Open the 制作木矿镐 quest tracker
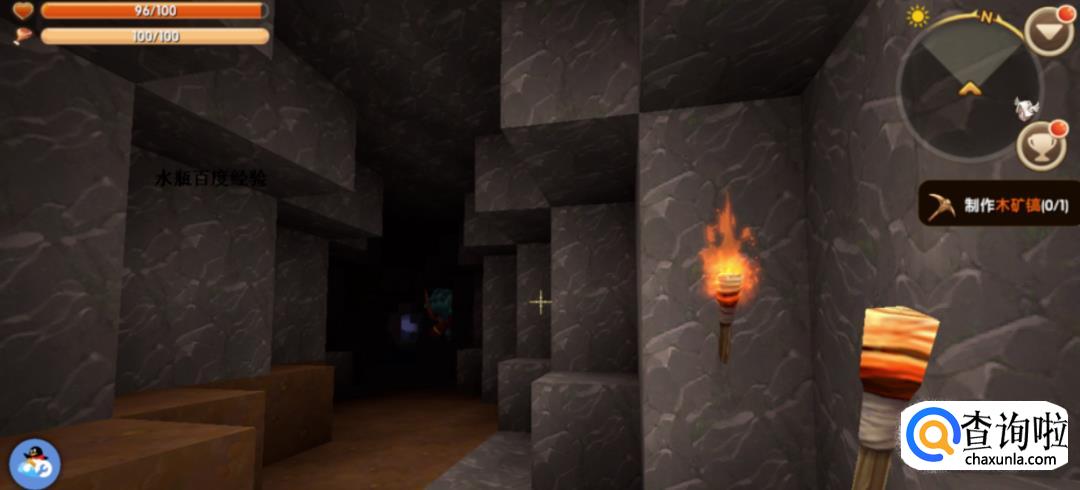1080x490 pixels. tap(998, 206)
